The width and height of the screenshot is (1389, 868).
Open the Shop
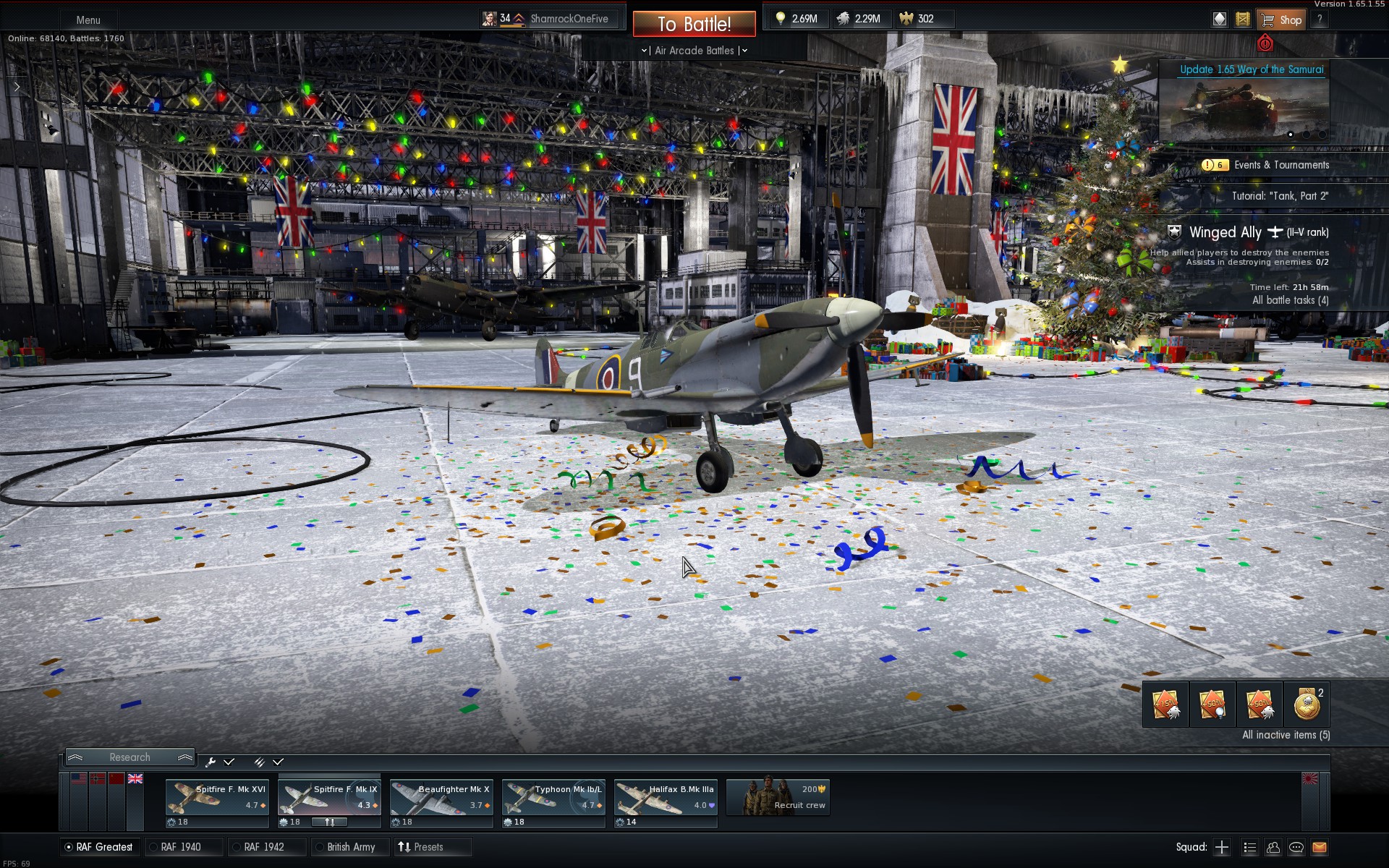point(1280,20)
